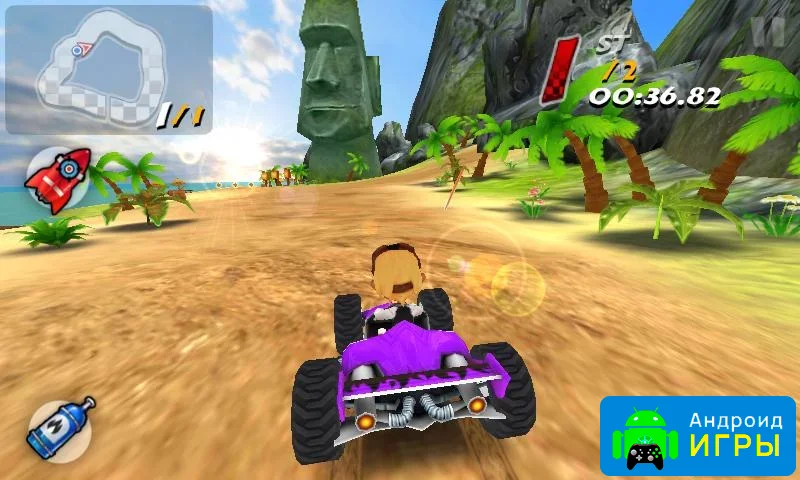The height and width of the screenshot is (480, 800).
Task: Open the Андроид ИГРЫ watermark logo
Action: coord(697,436)
